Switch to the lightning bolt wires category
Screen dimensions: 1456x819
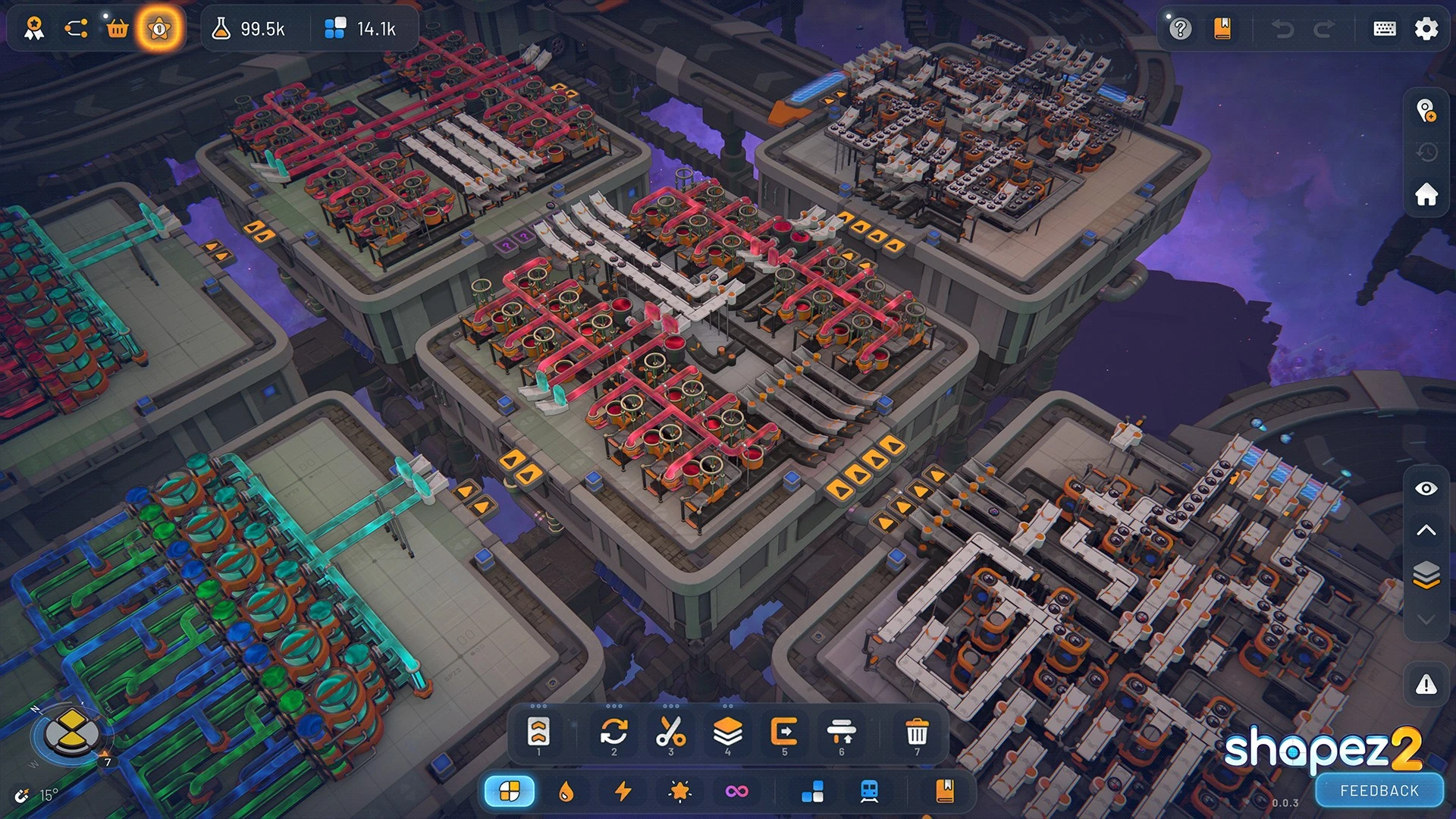[623, 792]
